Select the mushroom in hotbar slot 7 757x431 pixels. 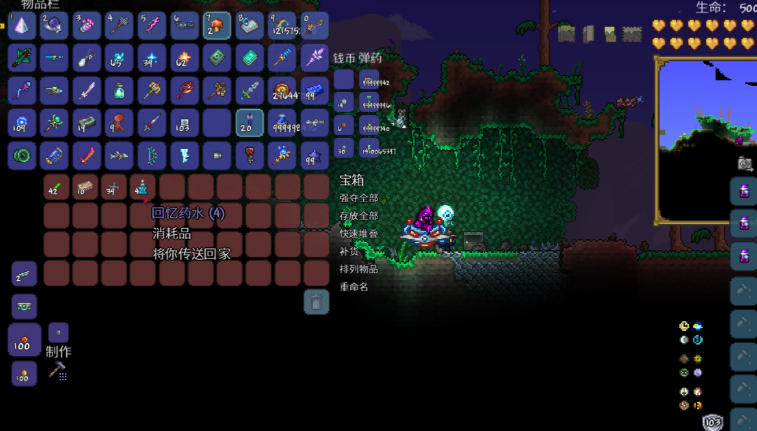217,25
